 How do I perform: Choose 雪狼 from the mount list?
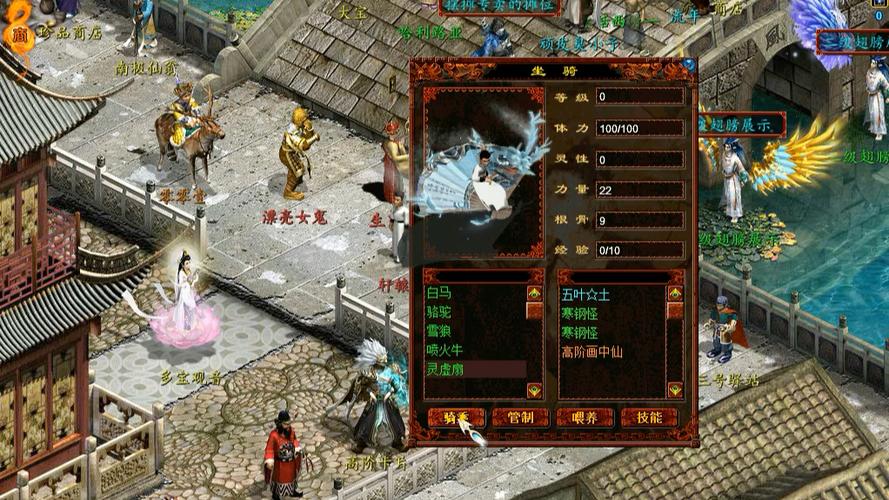pyautogui.click(x=439, y=331)
